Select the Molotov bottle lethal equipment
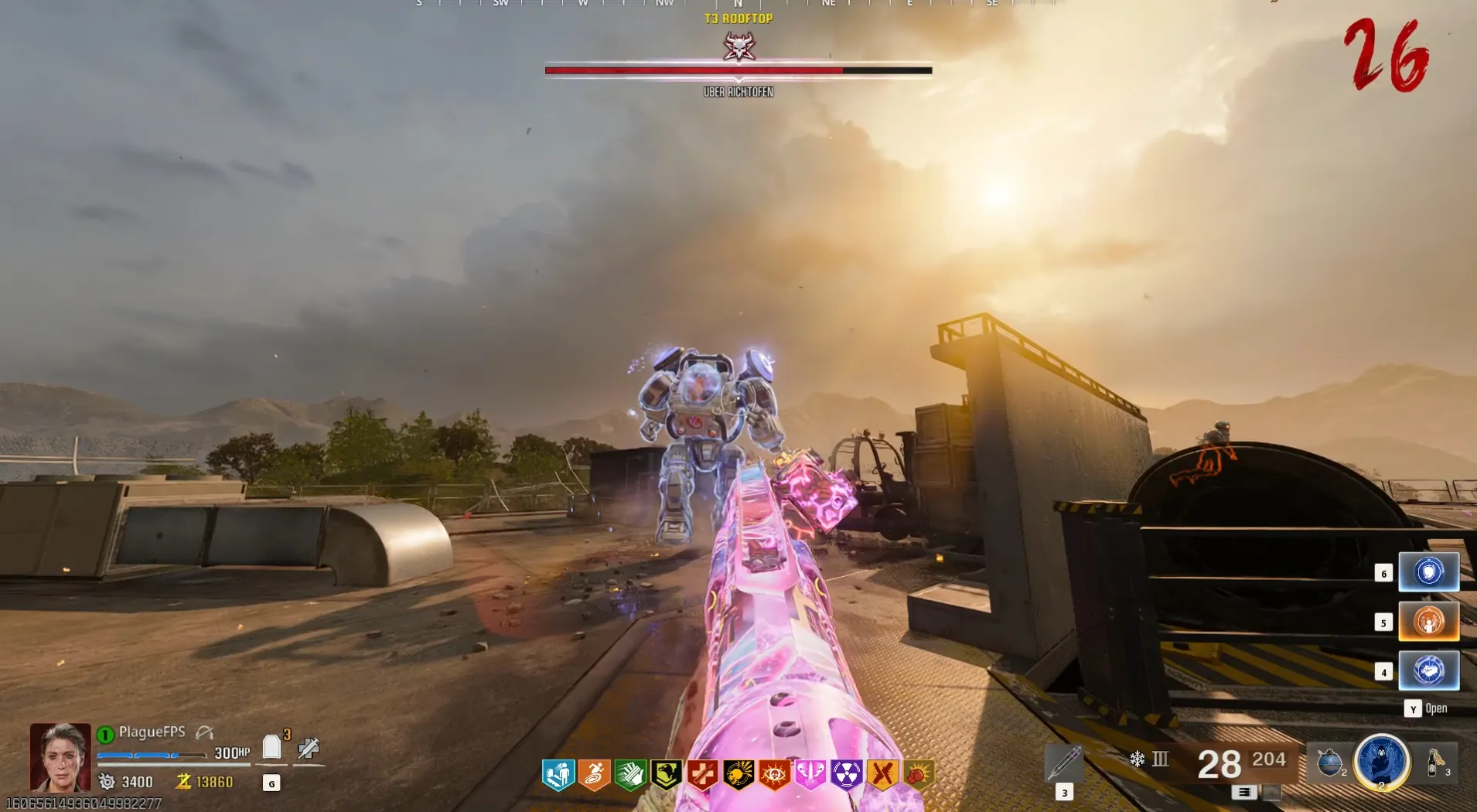The image size is (1477, 812). tap(1437, 763)
